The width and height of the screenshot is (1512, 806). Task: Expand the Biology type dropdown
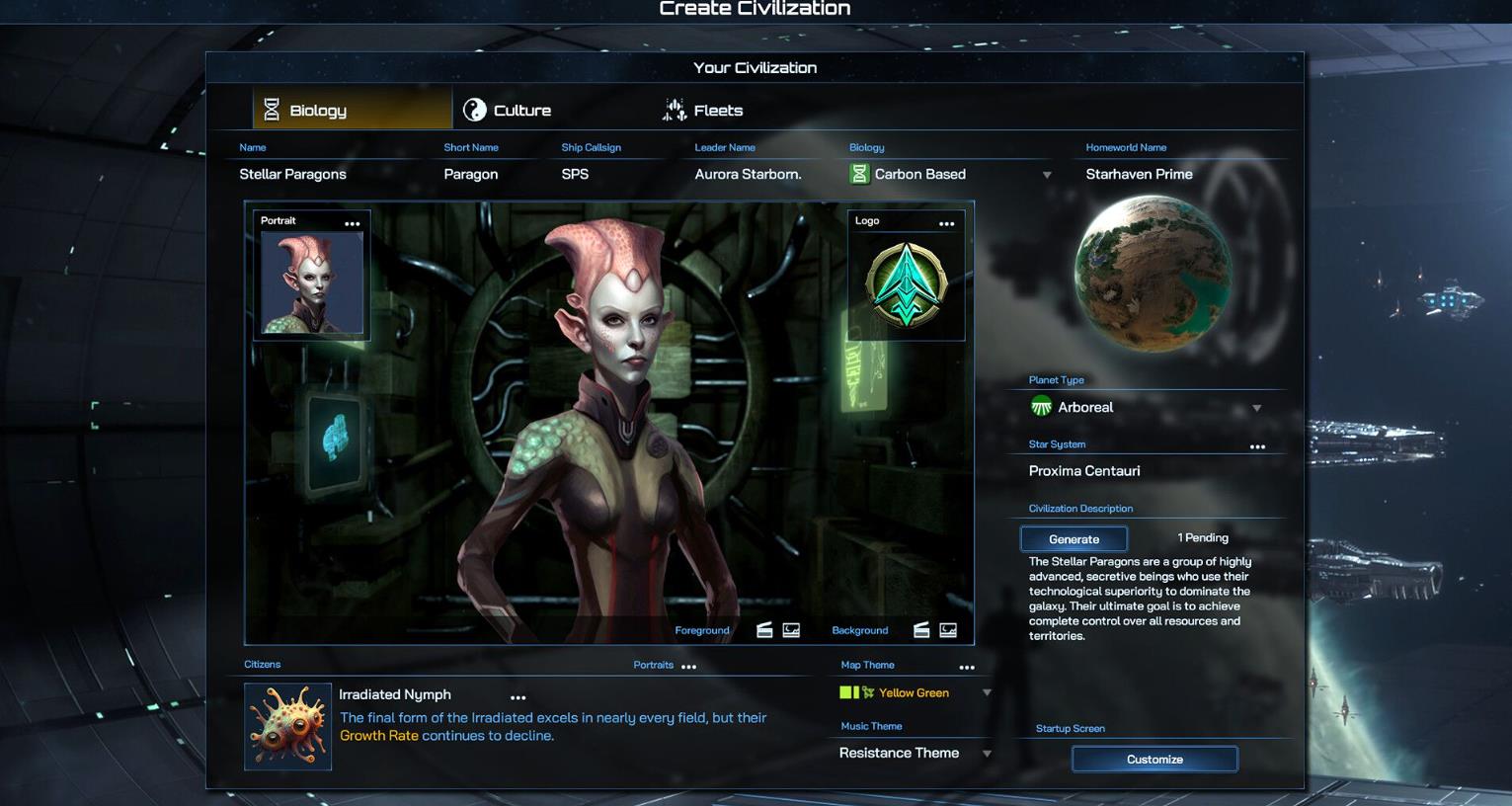(x=1046, y=174)
